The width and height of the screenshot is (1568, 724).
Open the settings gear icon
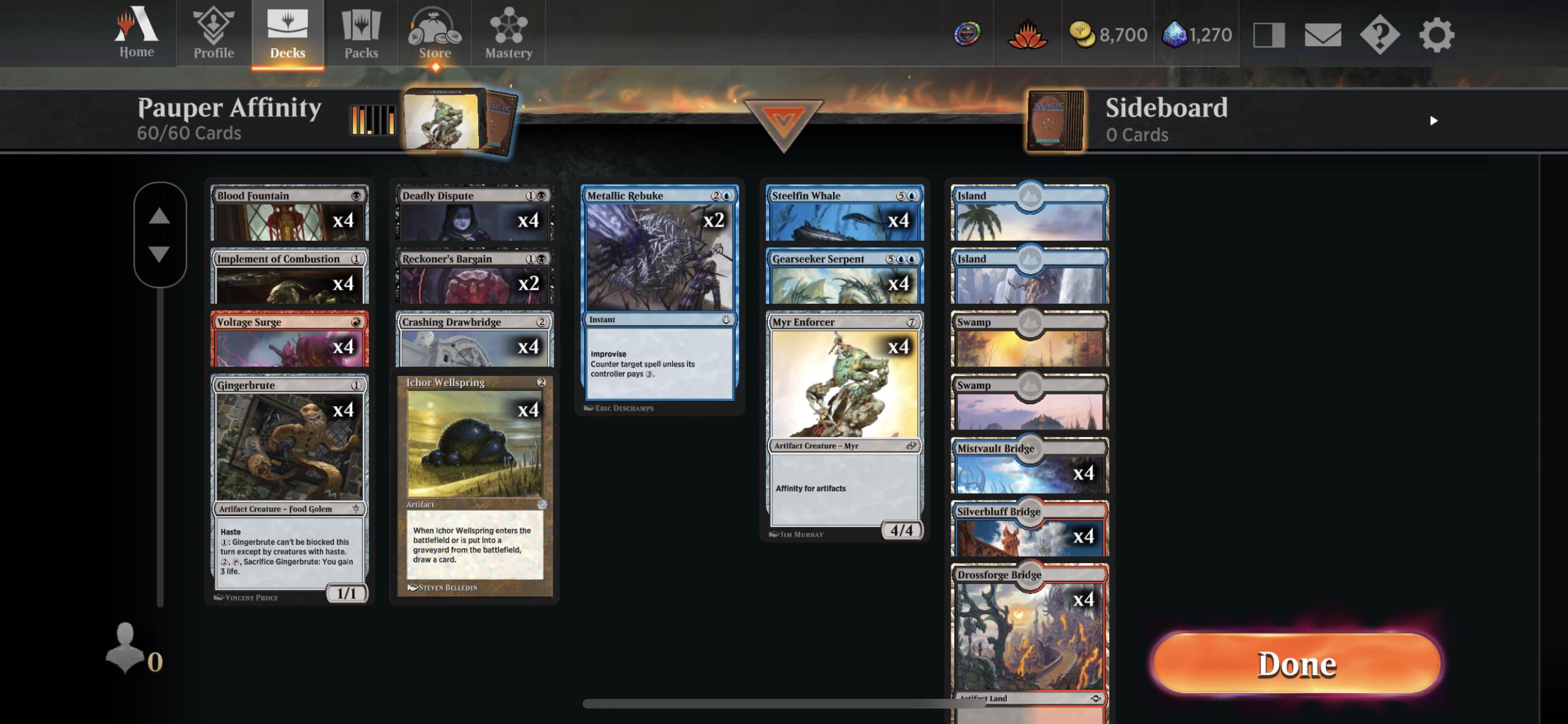[x=1436, y=35]
